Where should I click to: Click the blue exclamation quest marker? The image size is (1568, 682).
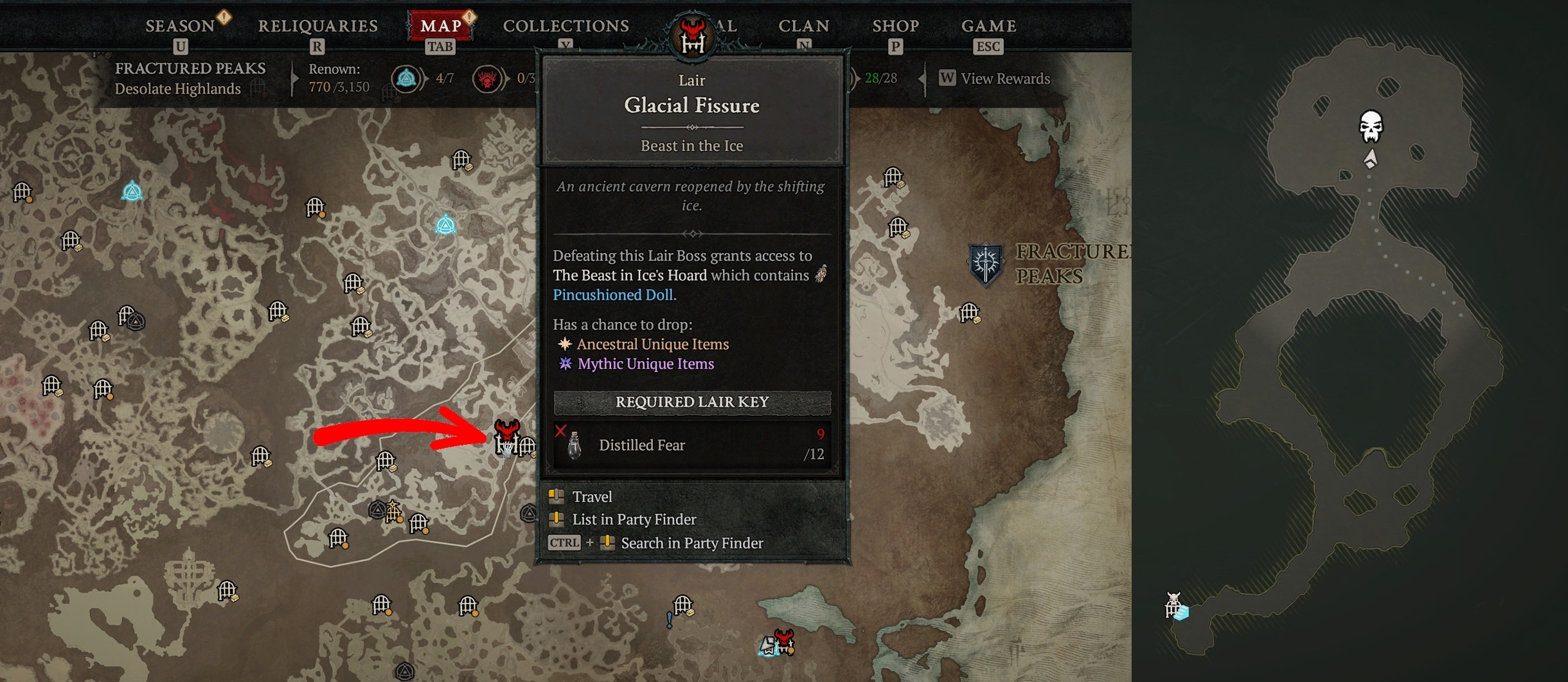pyautogui.click(x=670, y=620)
